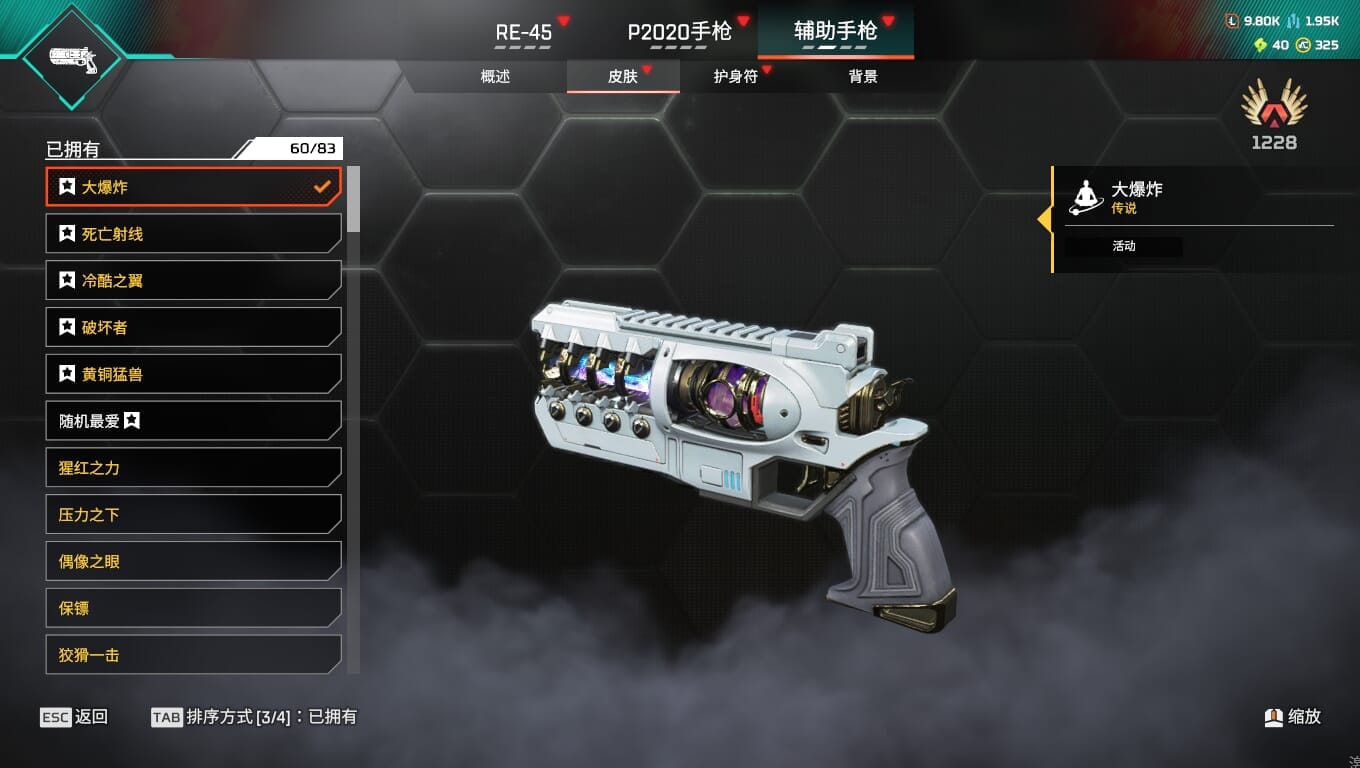Switch to the RE-45 weapon tab
This screenshot has height=768, width=1360.
click(524, 32)
